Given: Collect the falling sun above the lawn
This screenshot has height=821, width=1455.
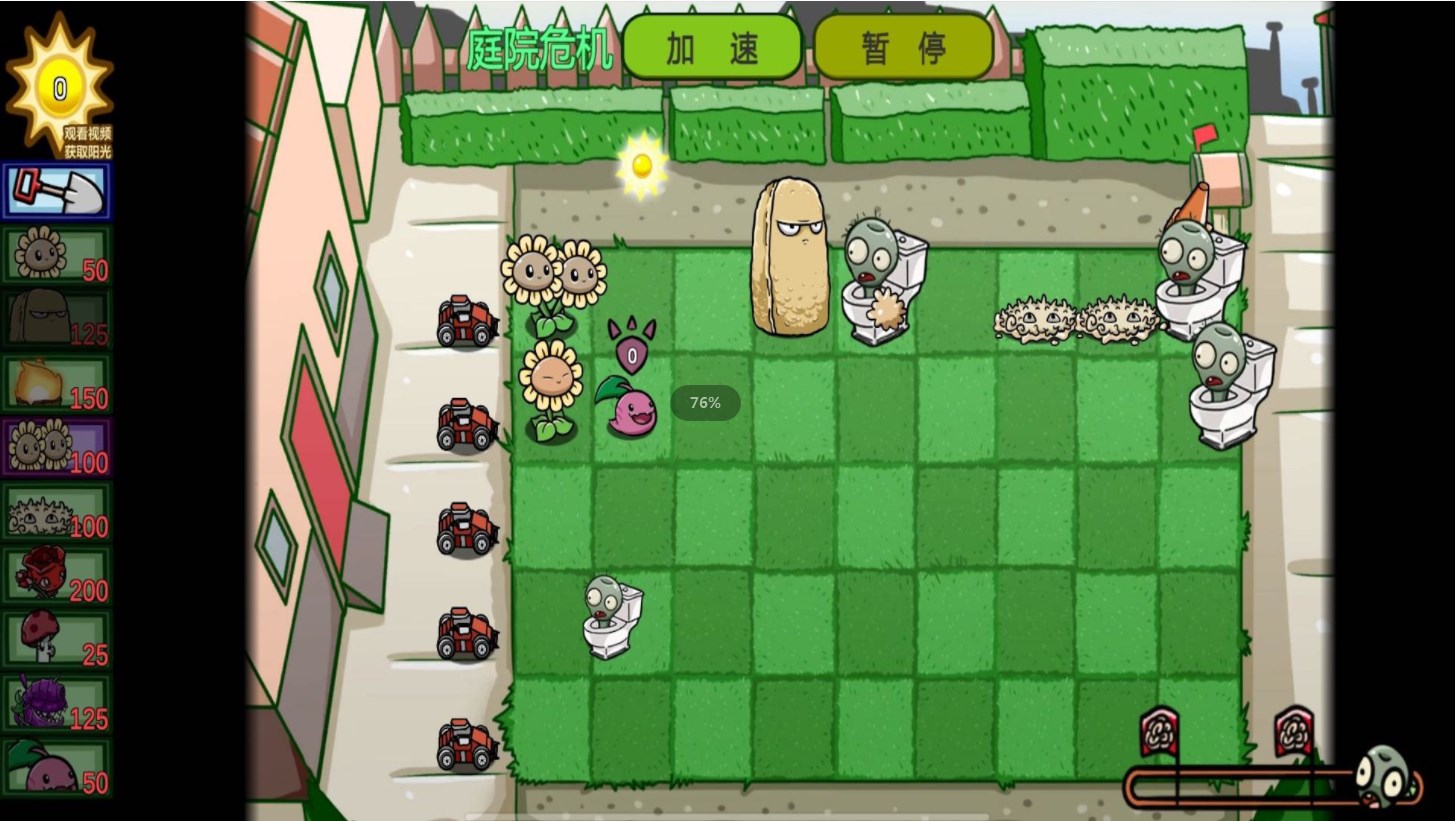Looking at the screenshot, I should [x=641, y=165].
